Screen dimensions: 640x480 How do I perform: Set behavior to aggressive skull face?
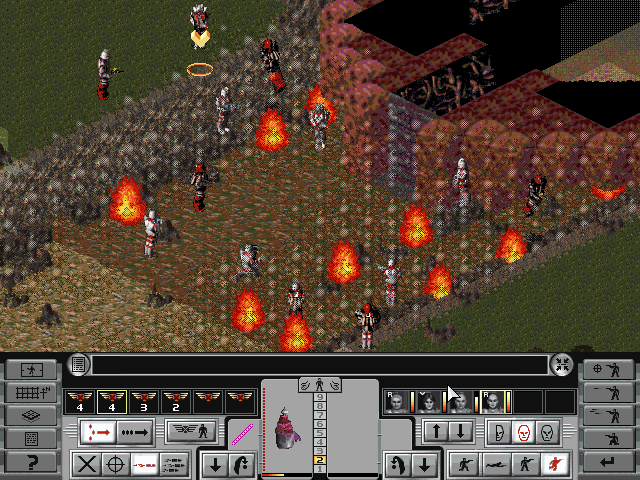coord(521,433)
